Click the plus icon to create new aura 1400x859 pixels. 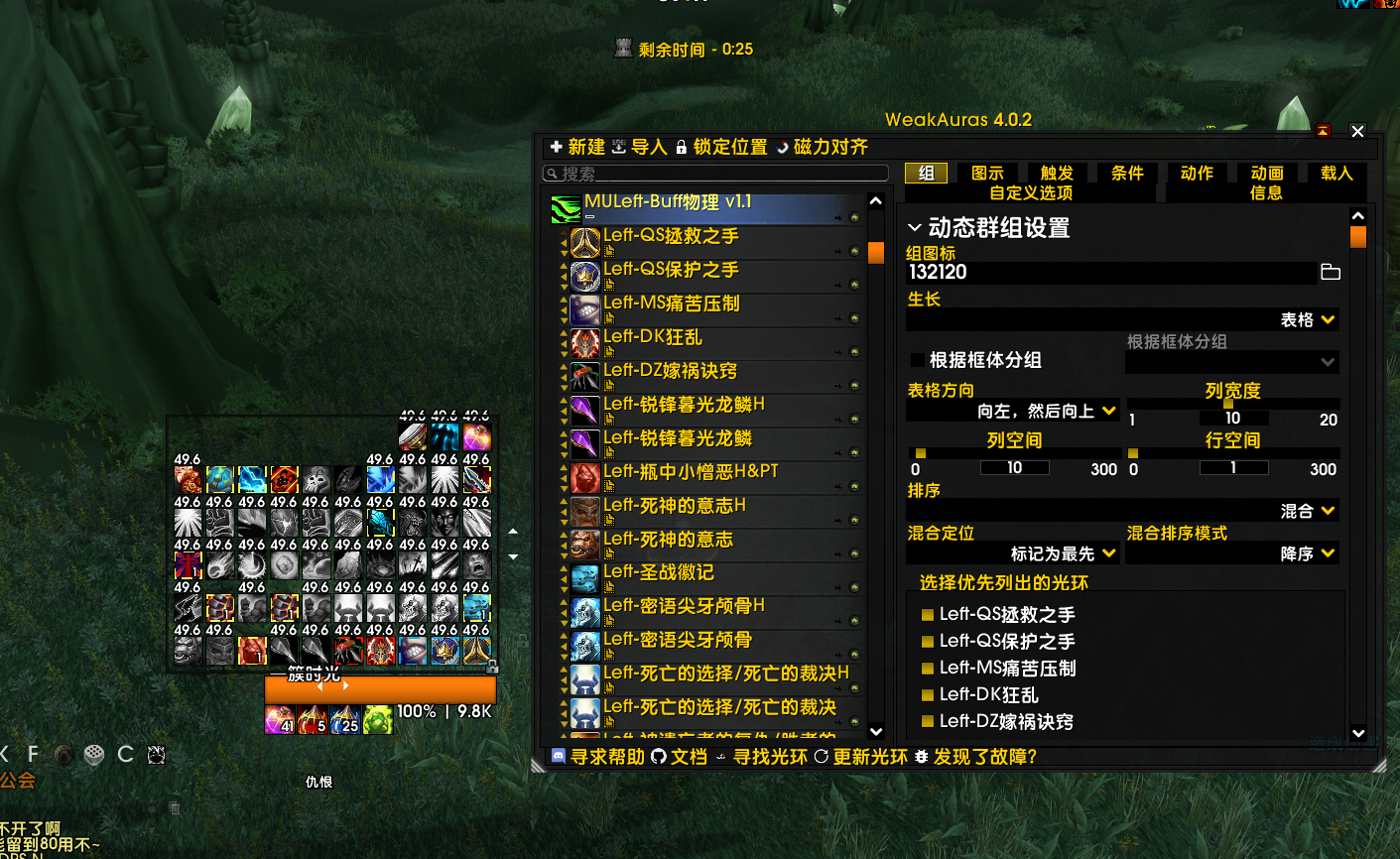coord(555,146)
